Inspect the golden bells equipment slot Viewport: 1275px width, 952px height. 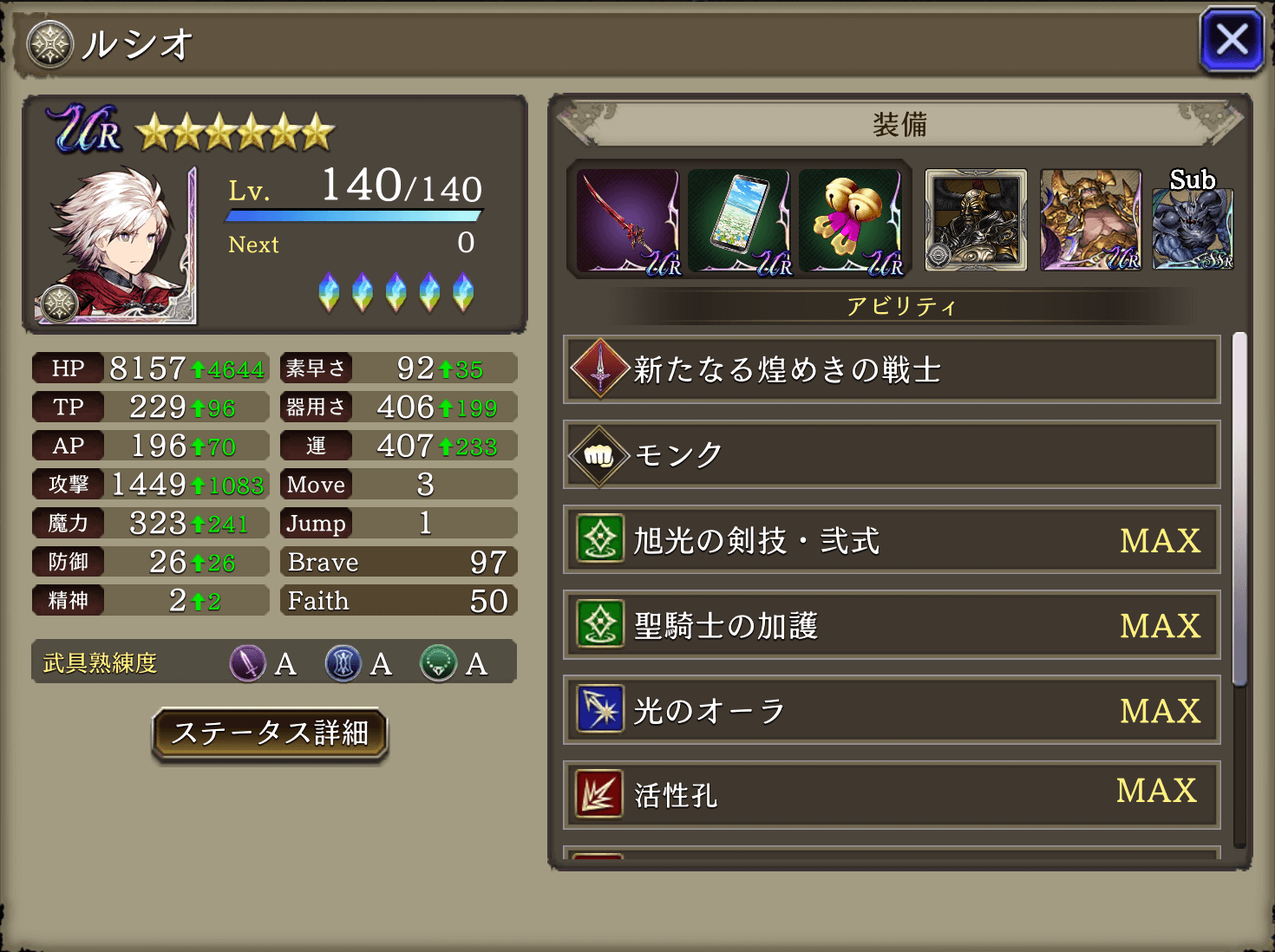click(x=853, y=221)
